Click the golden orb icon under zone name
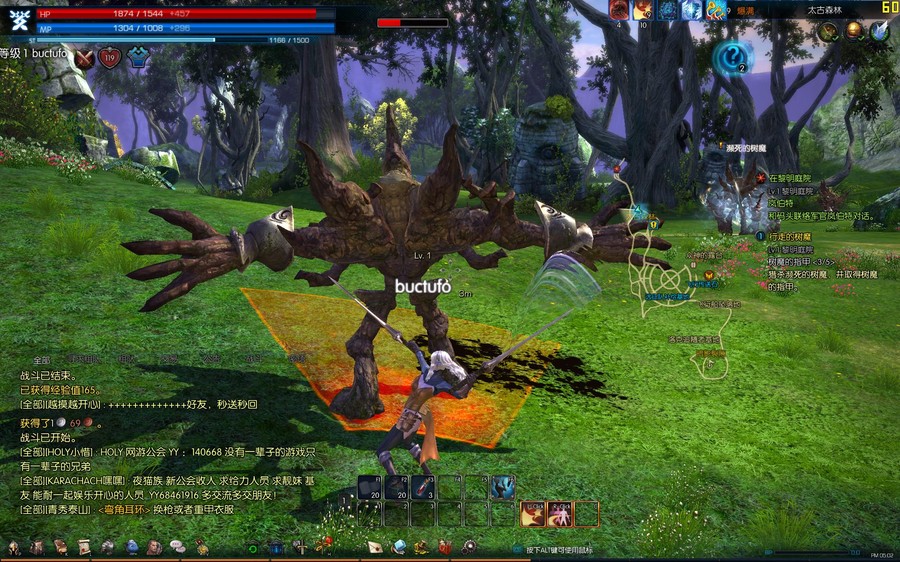The image size is (900, 562). (853, 31)
